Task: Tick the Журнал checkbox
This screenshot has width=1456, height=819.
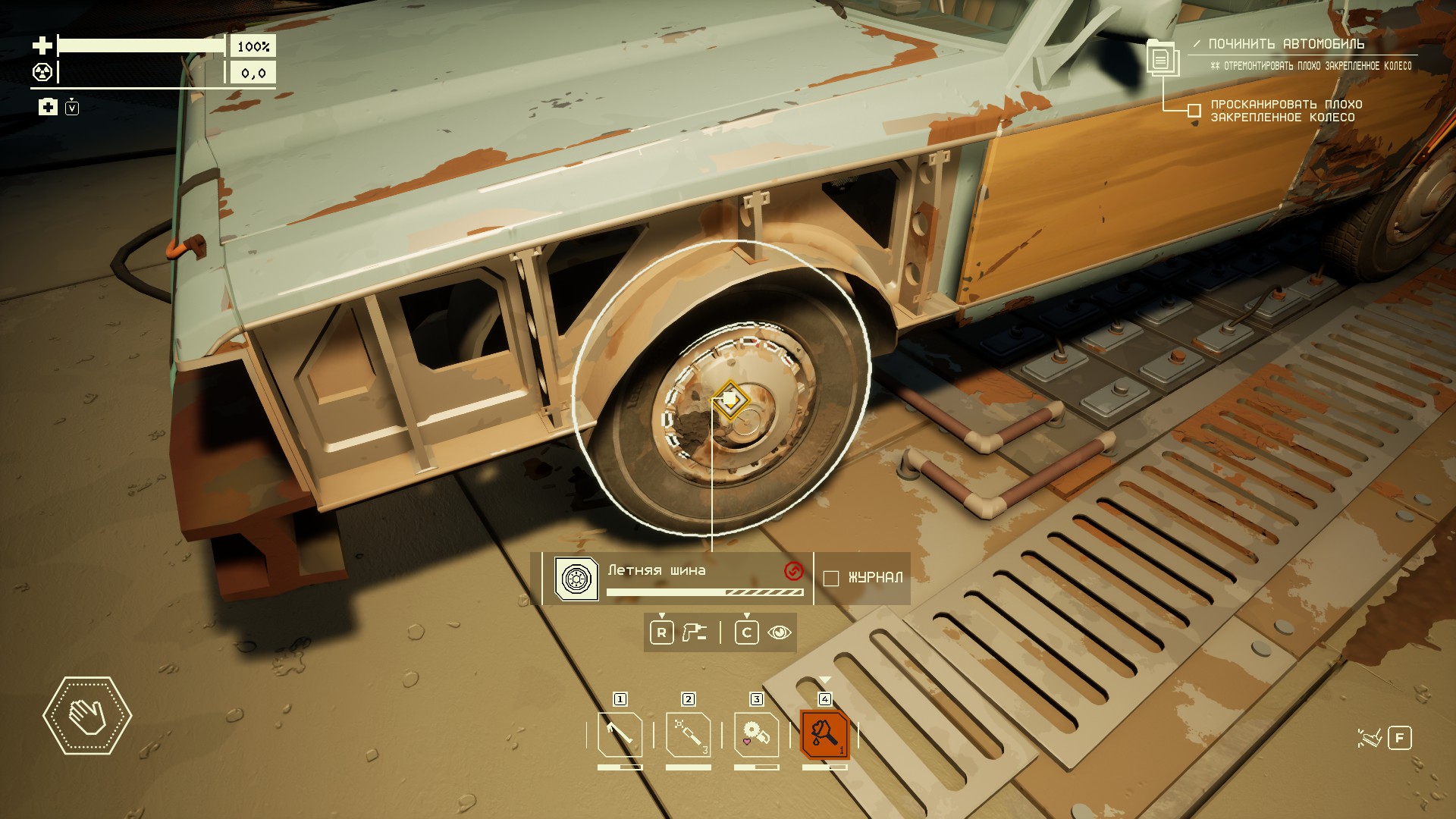Action: 831,579
